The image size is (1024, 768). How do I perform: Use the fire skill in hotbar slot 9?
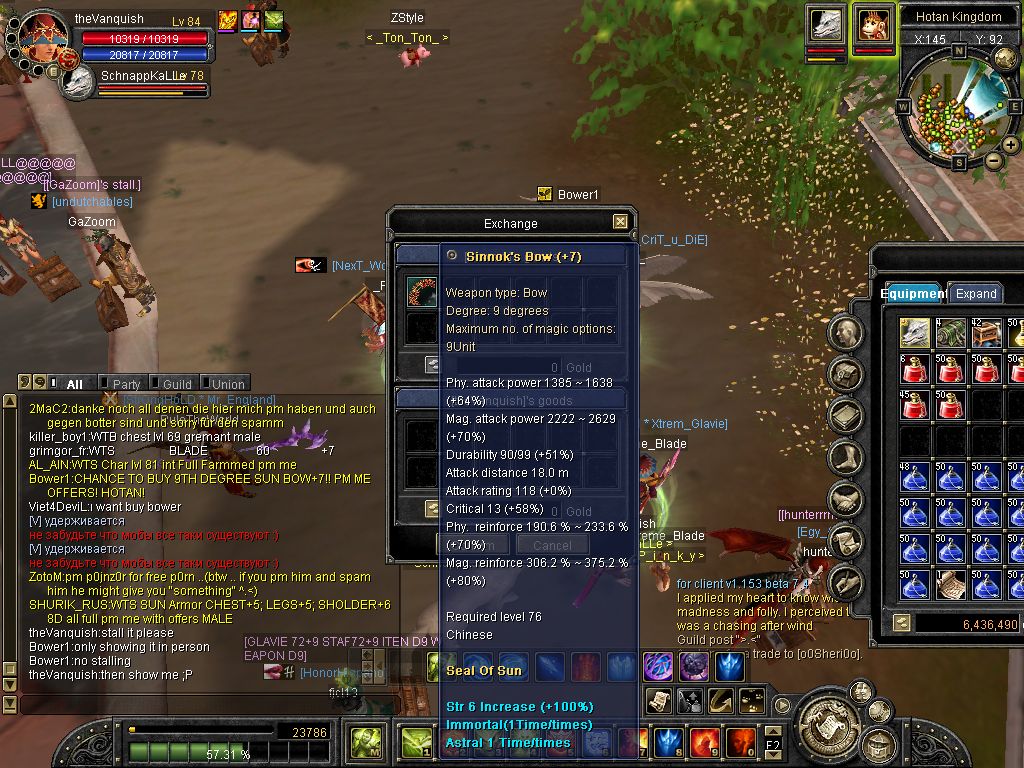point(705,742)
